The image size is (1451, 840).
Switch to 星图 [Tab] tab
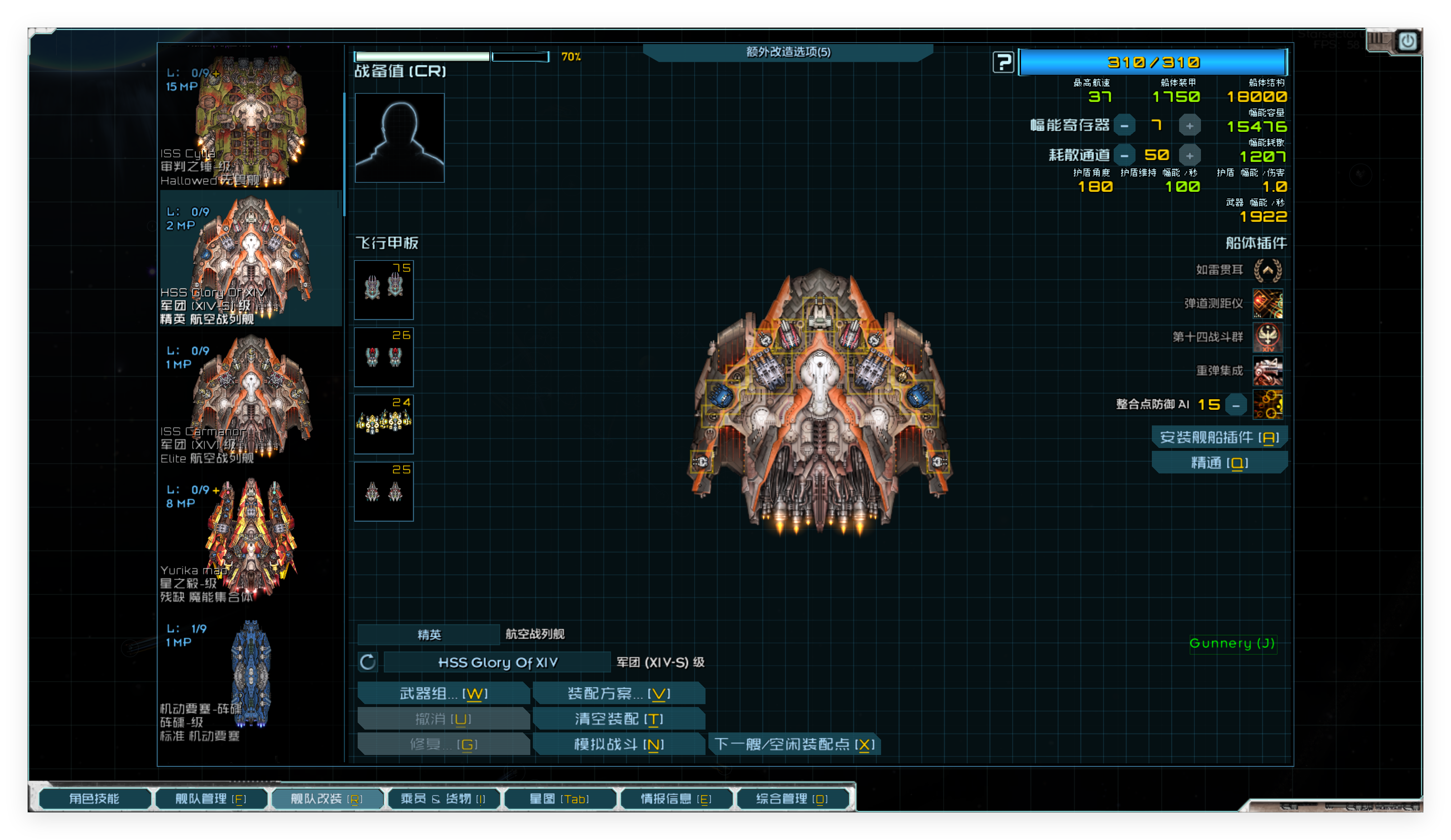(560, 799)
